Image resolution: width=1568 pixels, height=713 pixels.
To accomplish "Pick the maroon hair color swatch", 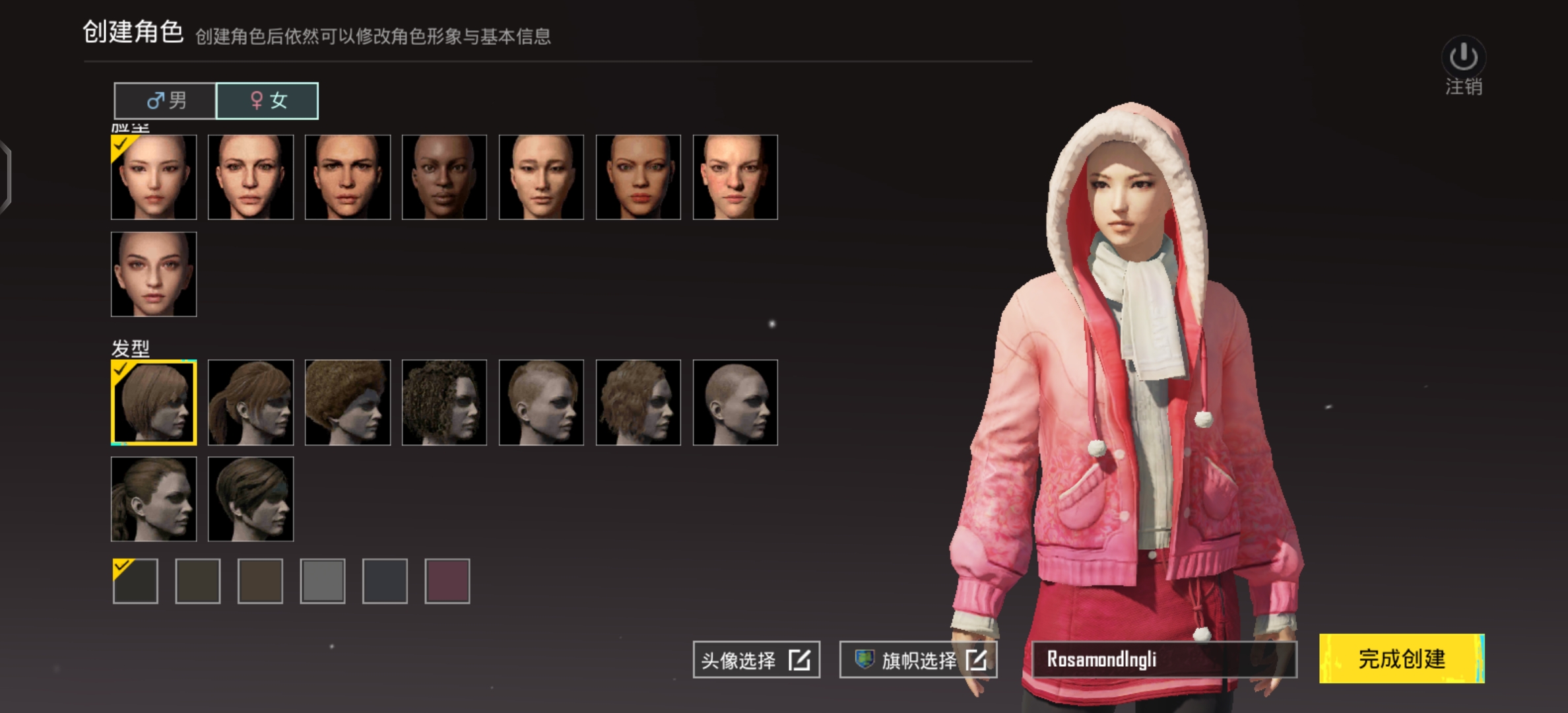I will (x=447, y=580).
